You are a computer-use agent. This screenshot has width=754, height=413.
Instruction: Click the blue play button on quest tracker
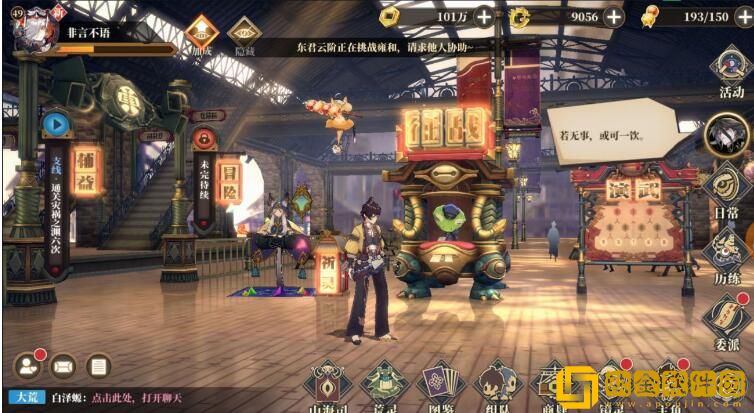56,124
